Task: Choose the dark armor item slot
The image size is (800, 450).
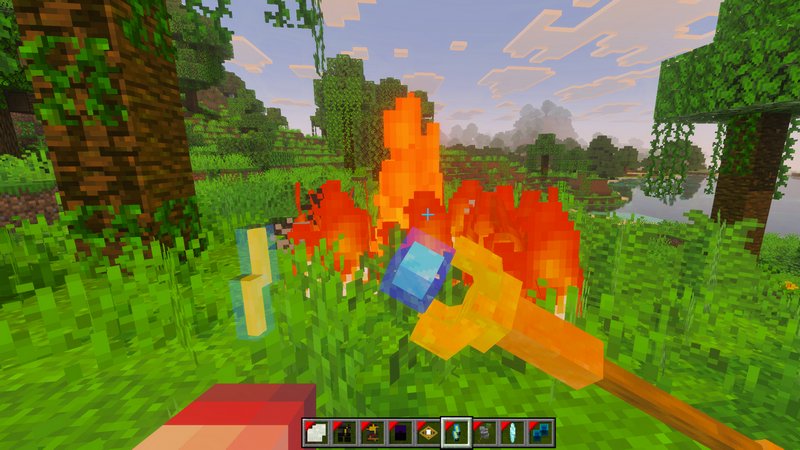Action: click(x=344, y=433)
